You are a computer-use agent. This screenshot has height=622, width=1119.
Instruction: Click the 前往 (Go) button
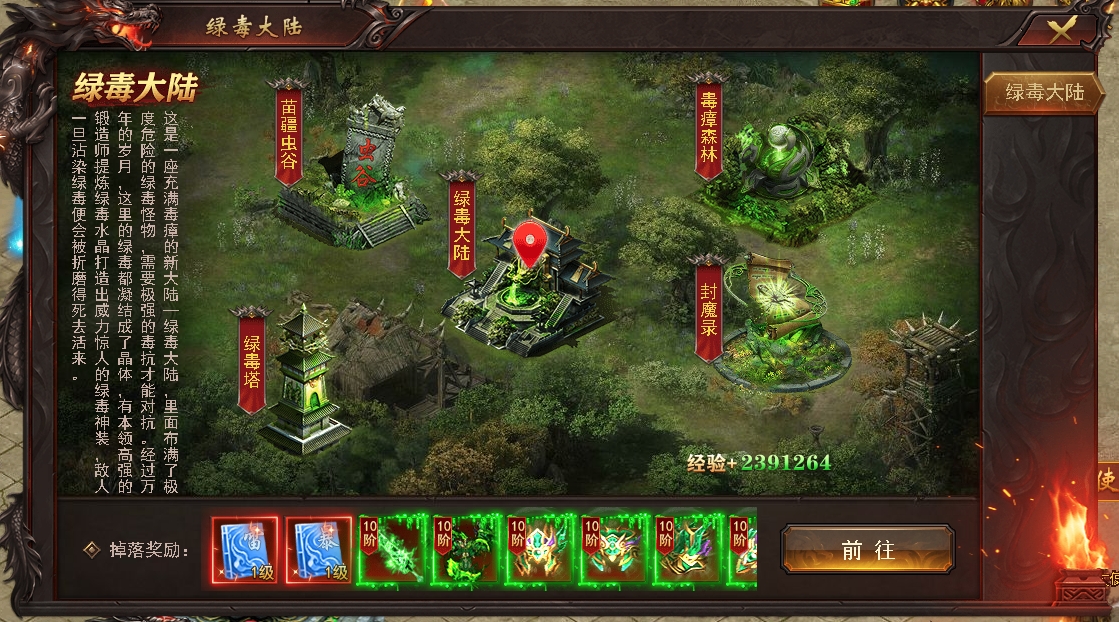point(867,549)
